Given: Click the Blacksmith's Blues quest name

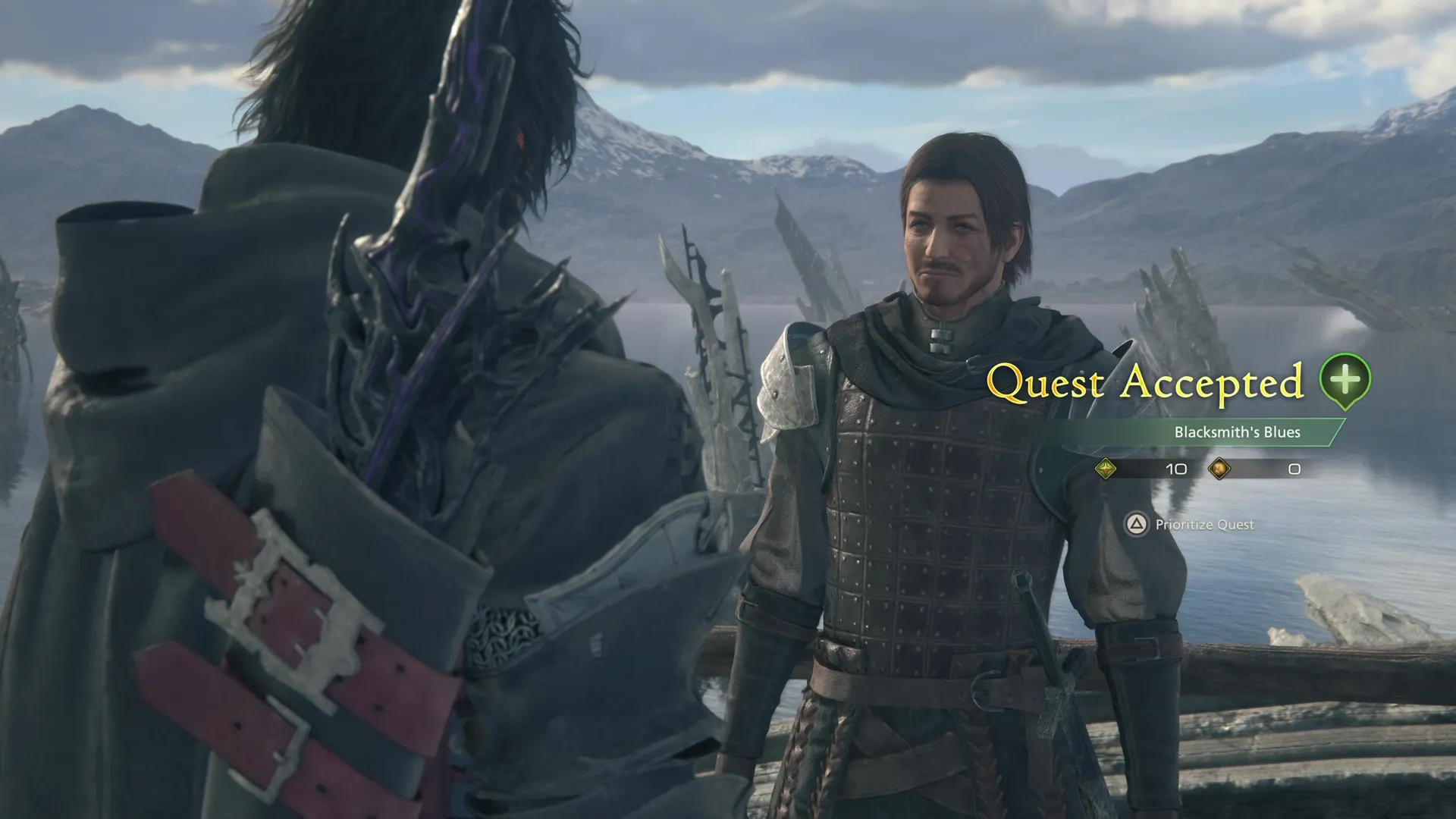Looking at the screenshot, I should 1237,432.
